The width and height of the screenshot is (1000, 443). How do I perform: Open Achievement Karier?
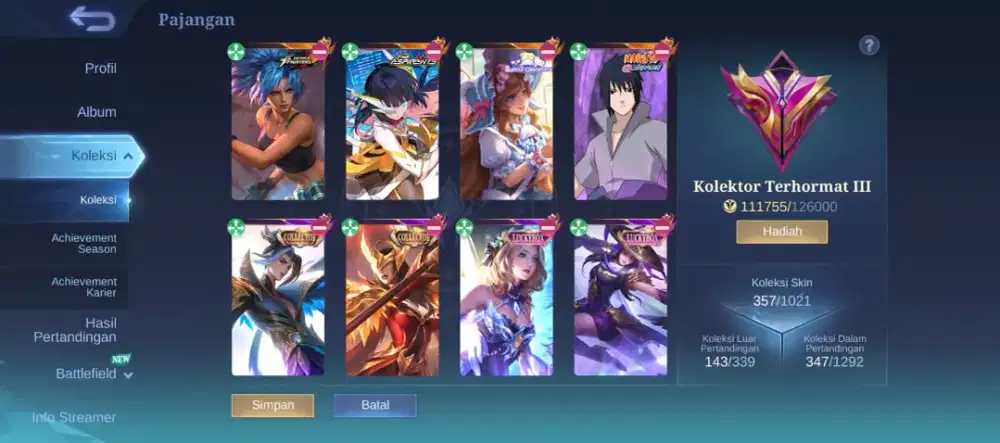(x=84, y=287)
